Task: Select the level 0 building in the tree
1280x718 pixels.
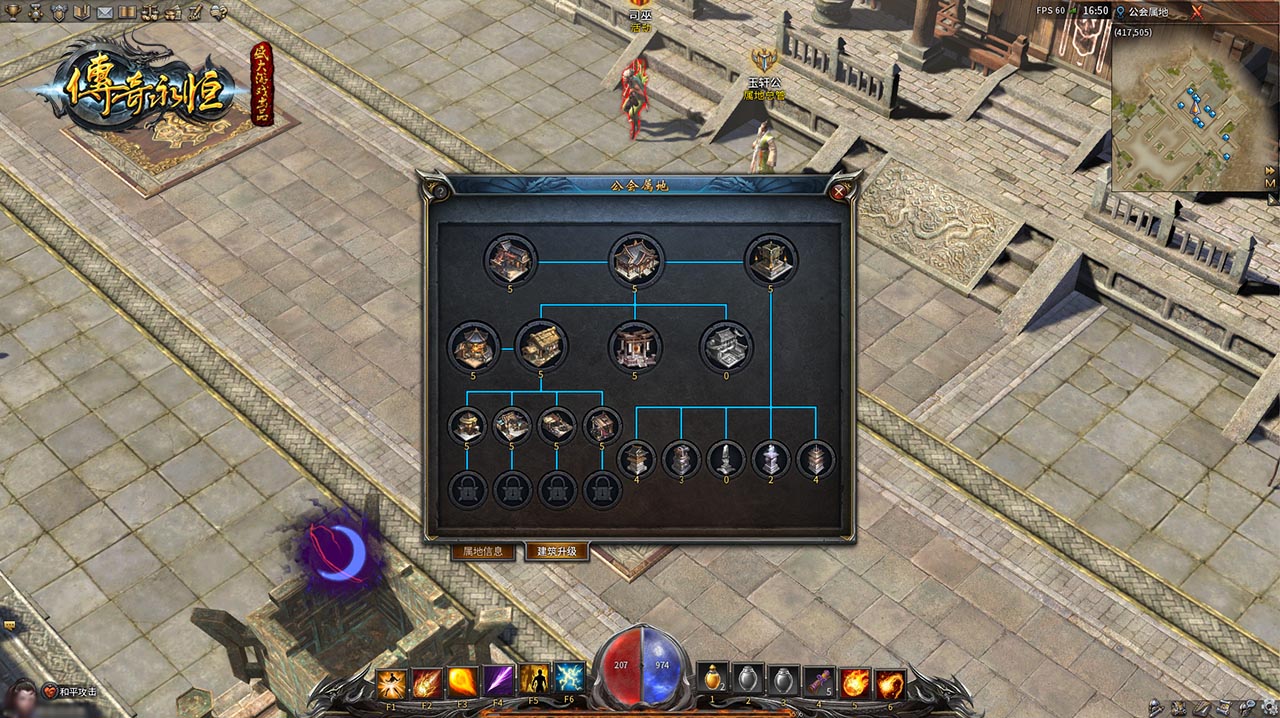Action: coord(726,347)
